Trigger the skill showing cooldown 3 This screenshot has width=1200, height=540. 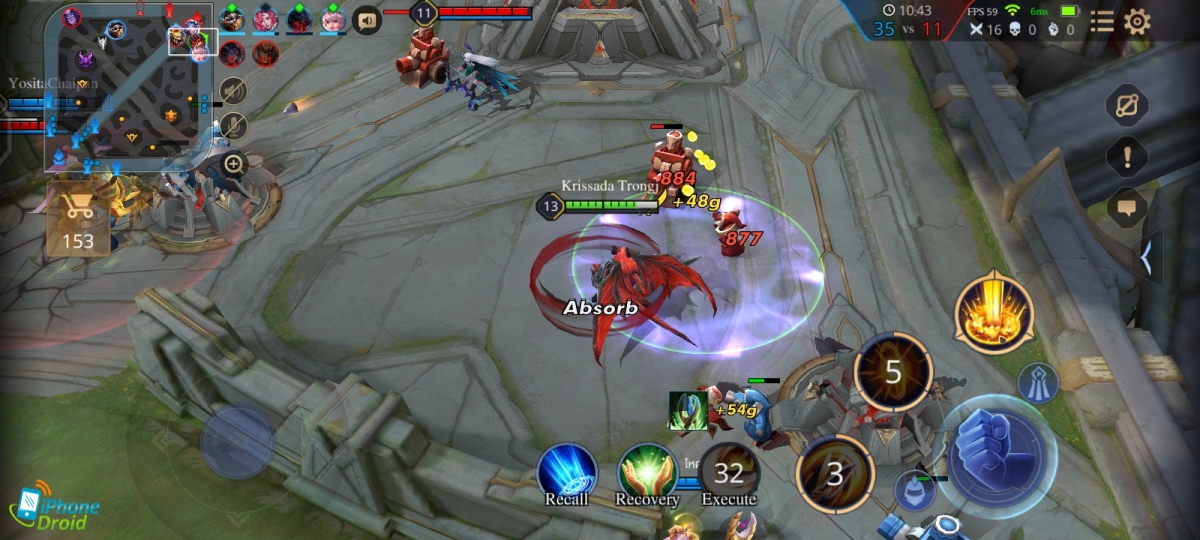point(835,474)
